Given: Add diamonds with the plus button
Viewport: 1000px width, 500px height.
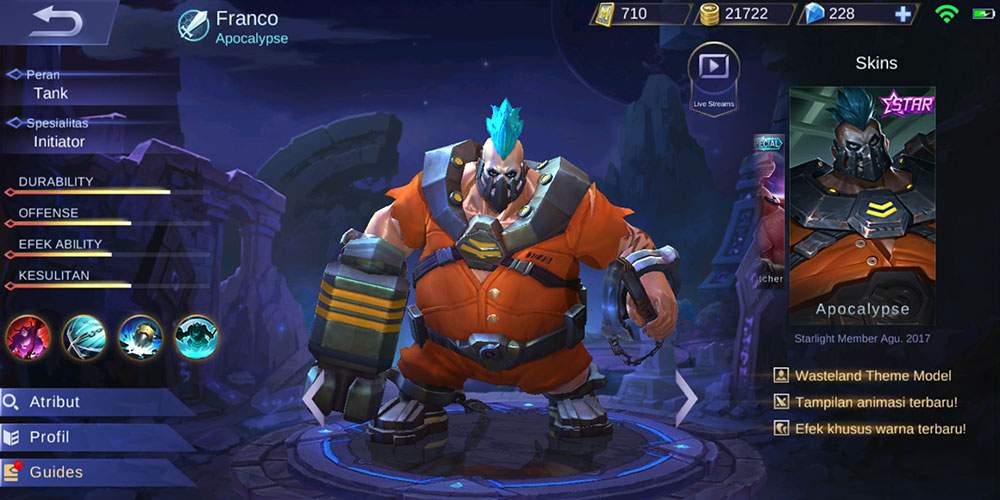Looking at the screenshot, I should click(x=903, y=14).
